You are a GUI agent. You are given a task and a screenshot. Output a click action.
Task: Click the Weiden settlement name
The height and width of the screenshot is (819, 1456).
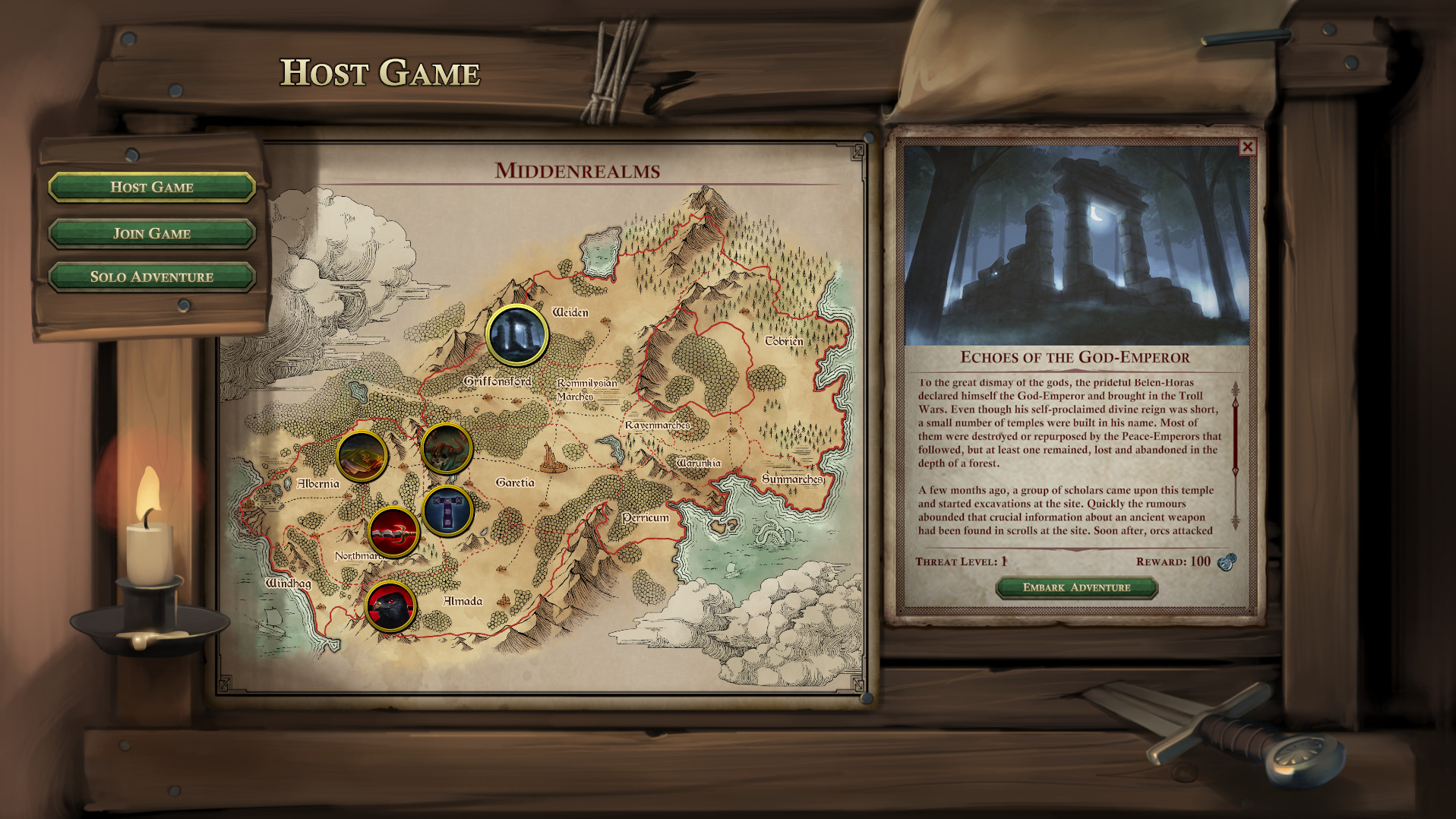tap(570, 311)
